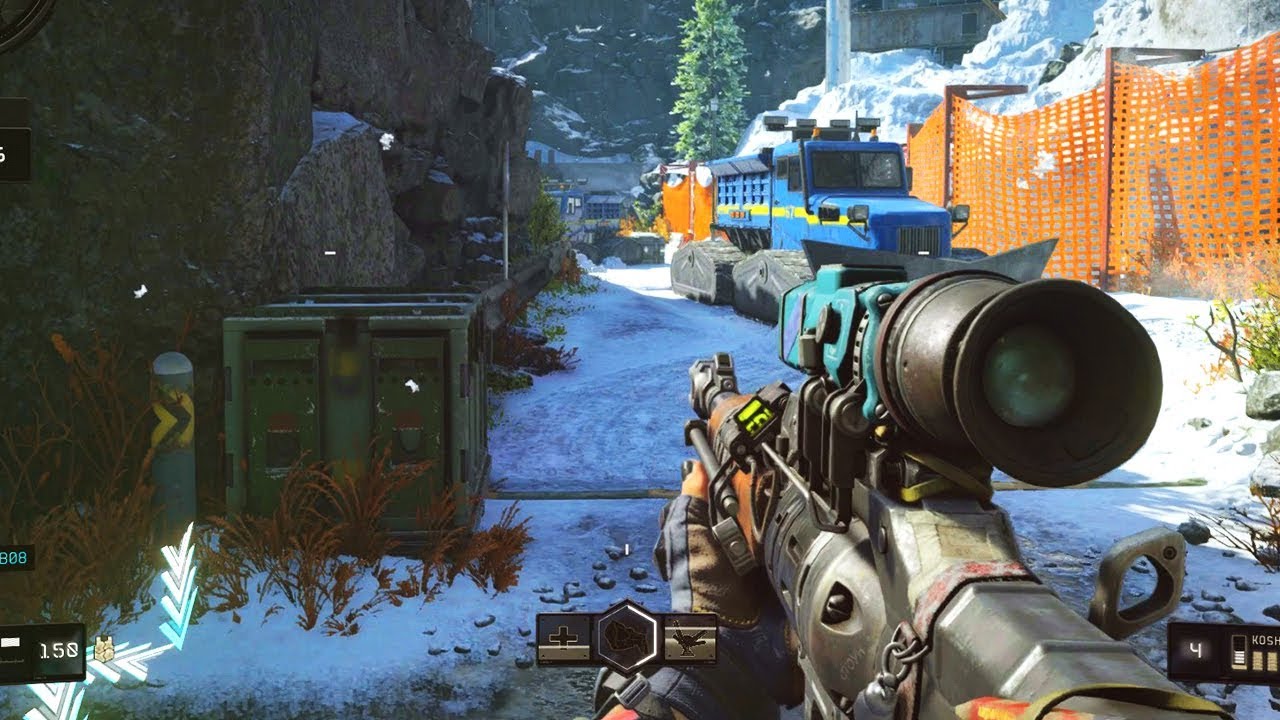The width and height of the screenshot is (1280, 720).
Task: Click the body armor vest icon
Action: click(x=103, y=650)
